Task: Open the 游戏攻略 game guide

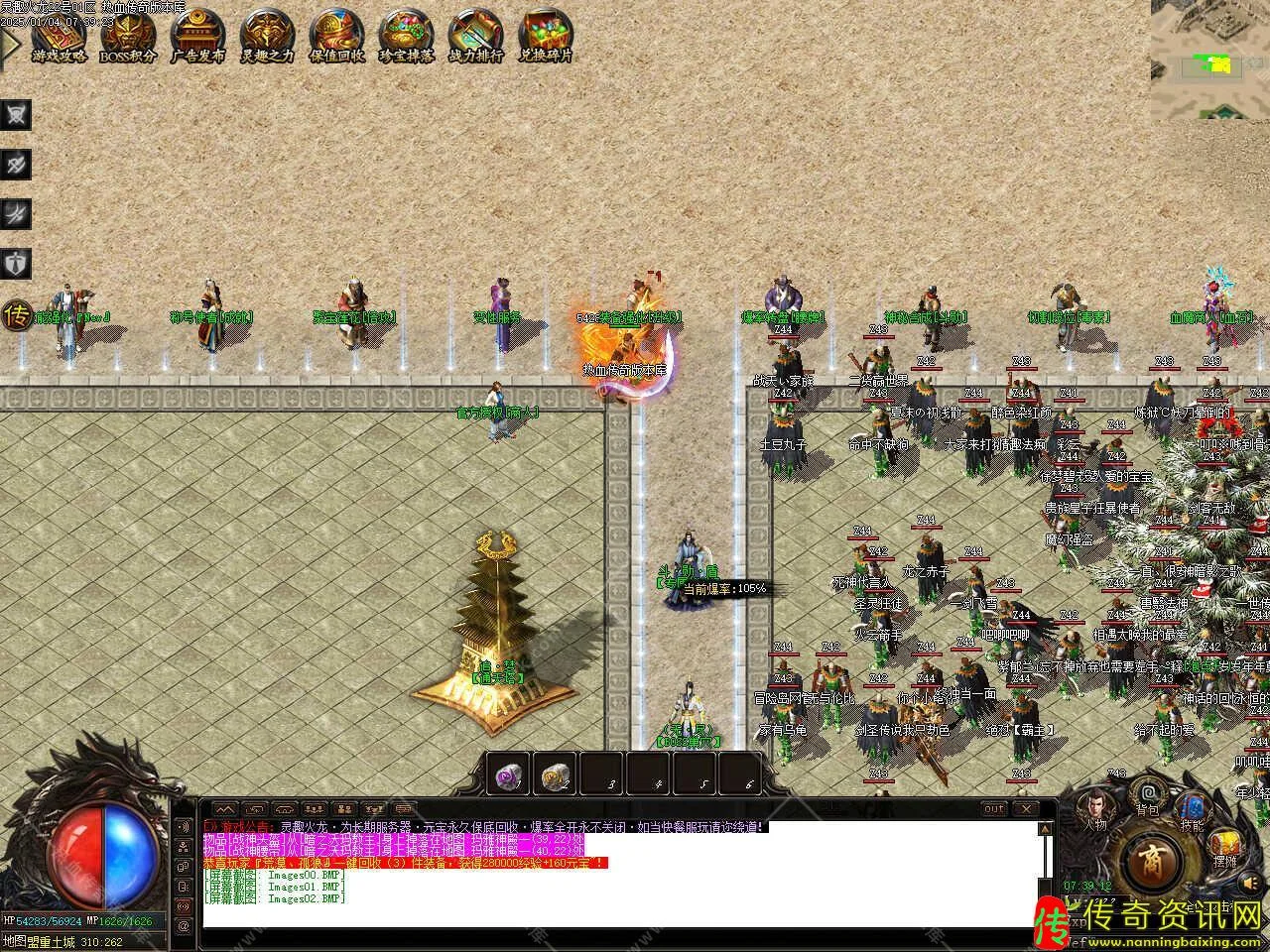Action: coord(60,36)
